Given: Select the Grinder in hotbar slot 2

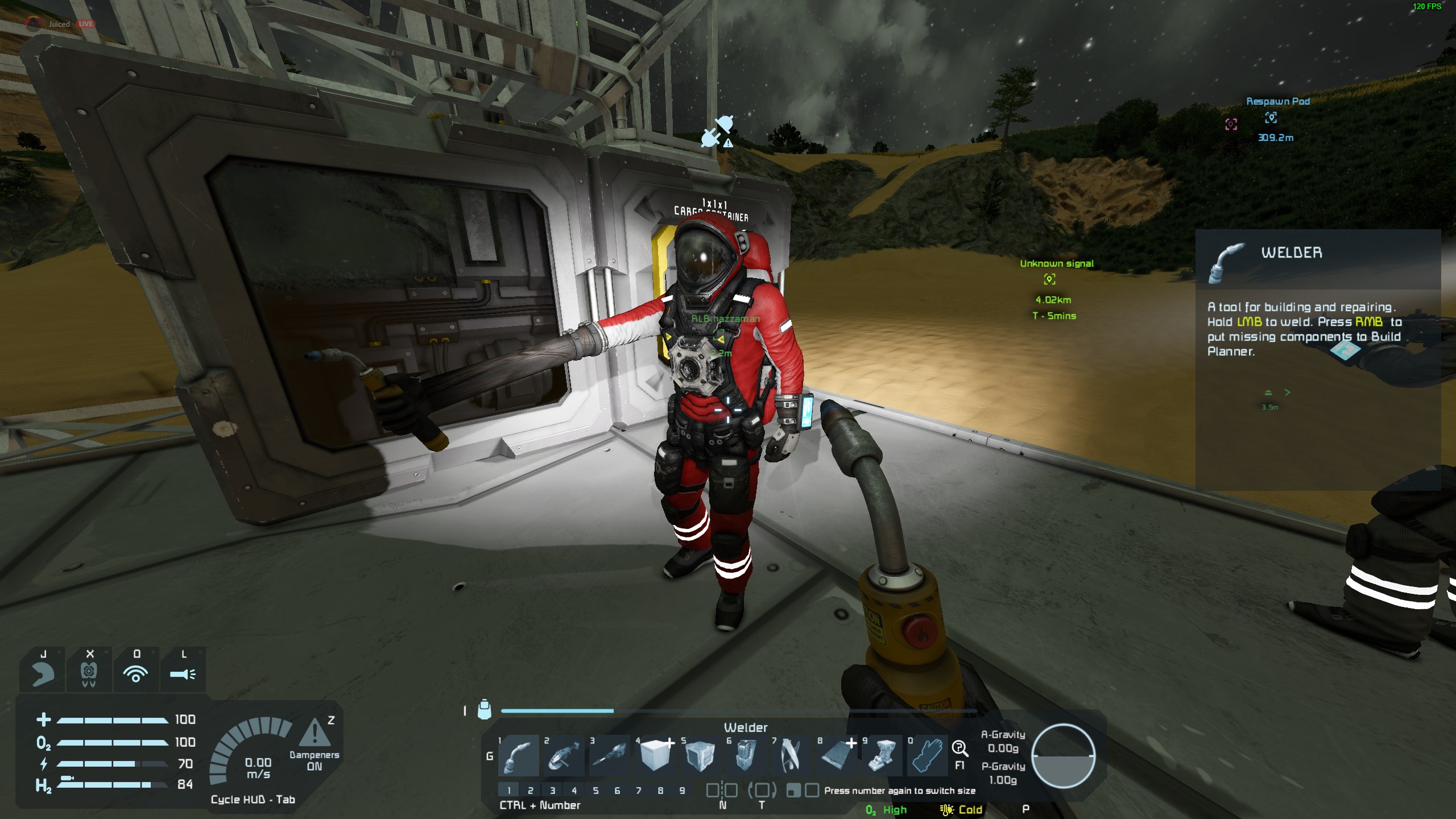Looking at the screenshot, I should (x=564, y=756).
